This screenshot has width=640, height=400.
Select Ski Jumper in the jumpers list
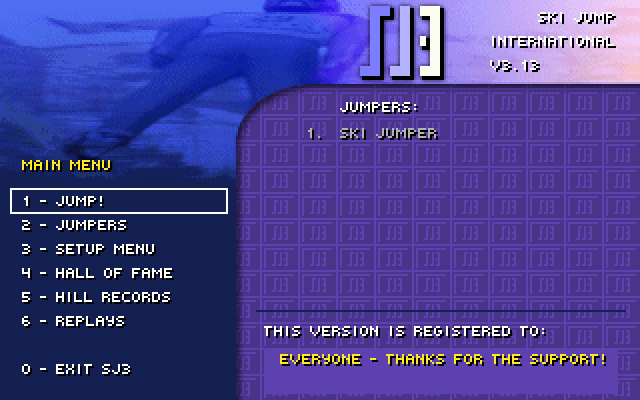click(388, 133)
